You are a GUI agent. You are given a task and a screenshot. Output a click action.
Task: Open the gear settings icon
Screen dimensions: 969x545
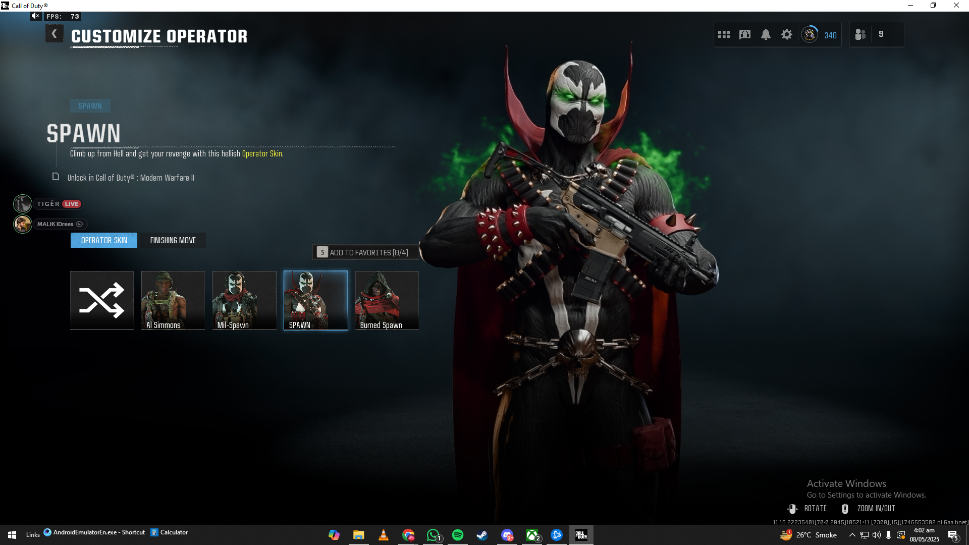[x=787, y=35]
